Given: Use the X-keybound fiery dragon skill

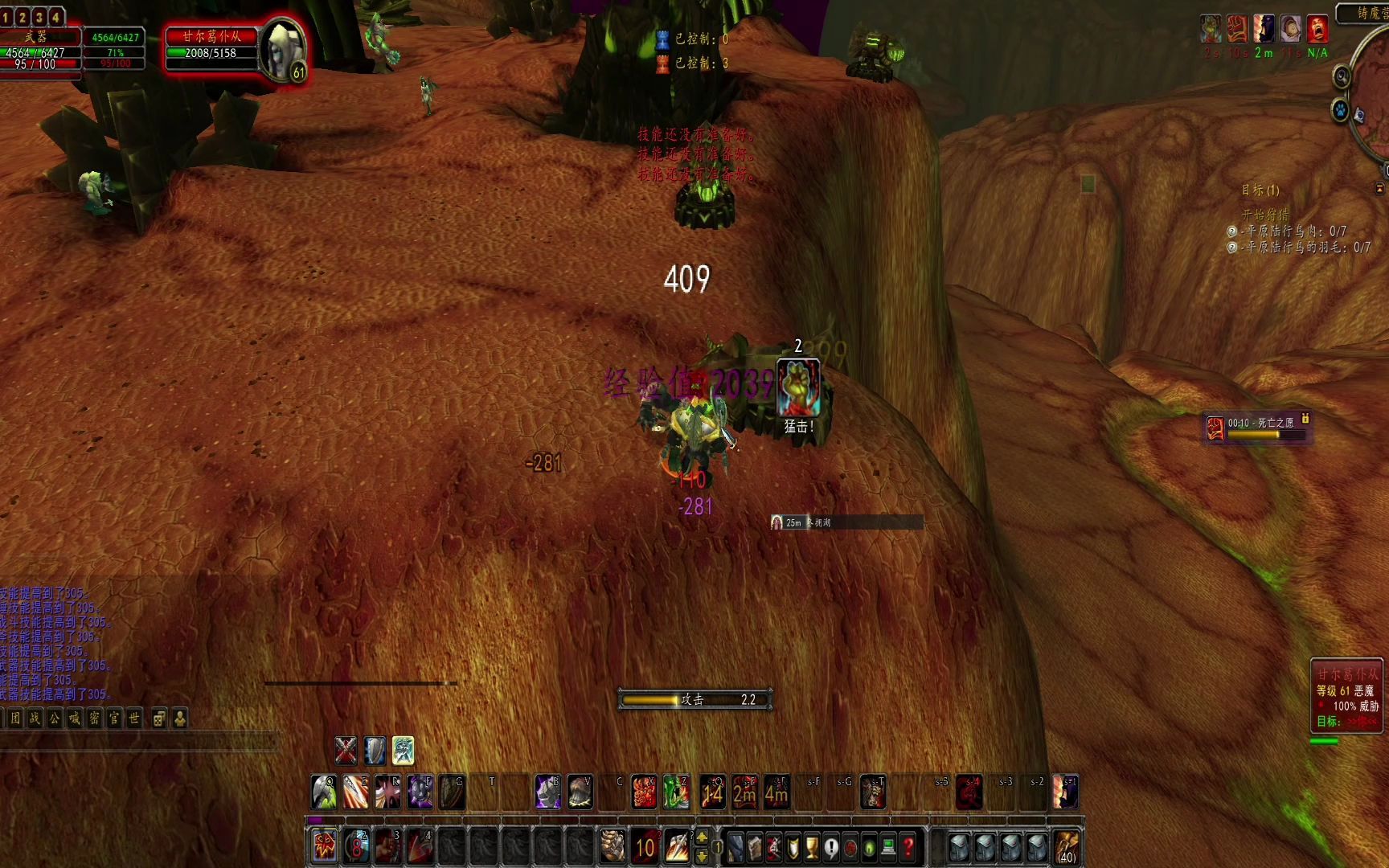Looking at the screenshot, I should pos(644,791).
